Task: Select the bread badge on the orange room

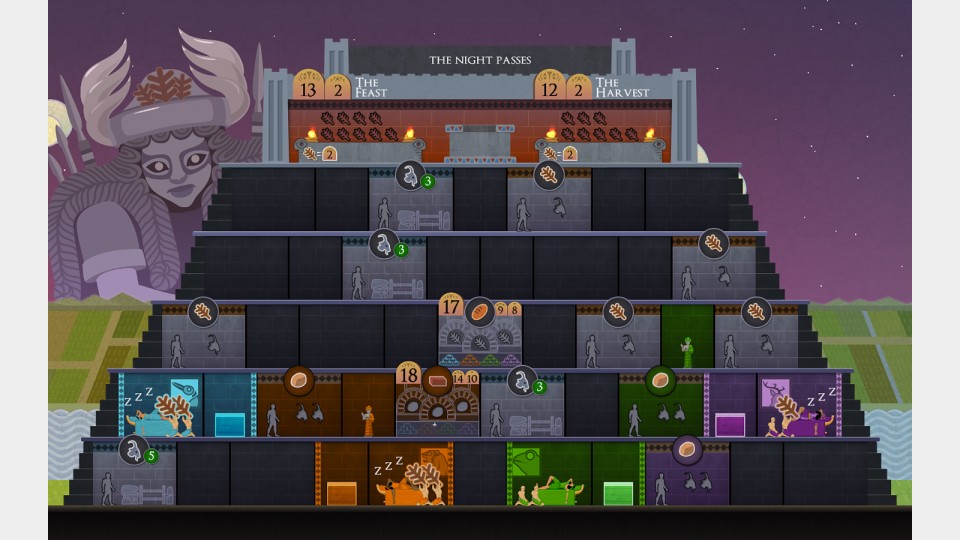Action: (x=299, y=380)
